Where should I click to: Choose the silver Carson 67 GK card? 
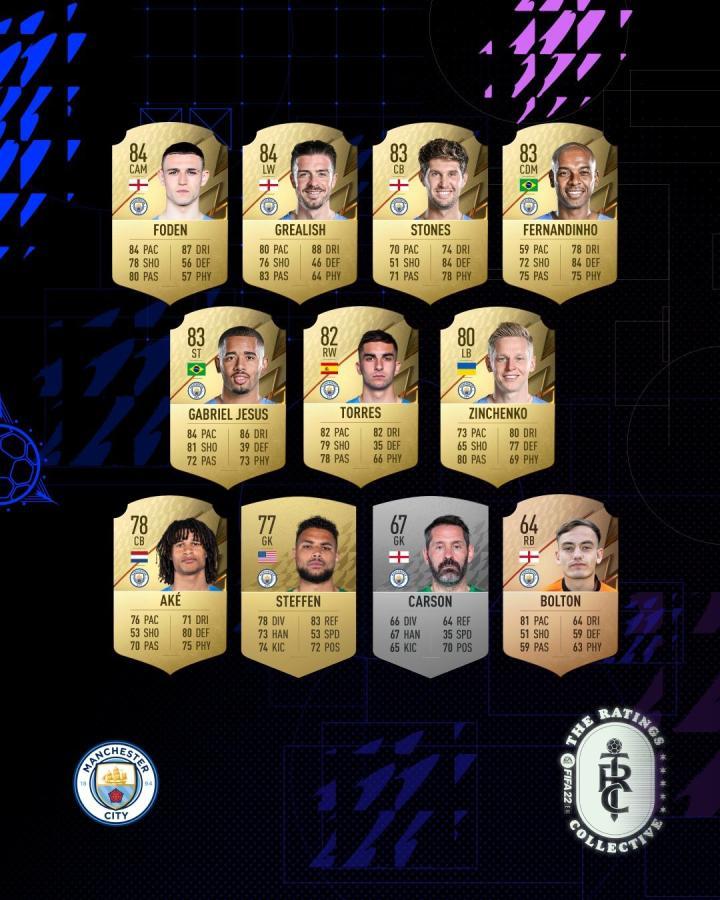click(x=429, y=580)
